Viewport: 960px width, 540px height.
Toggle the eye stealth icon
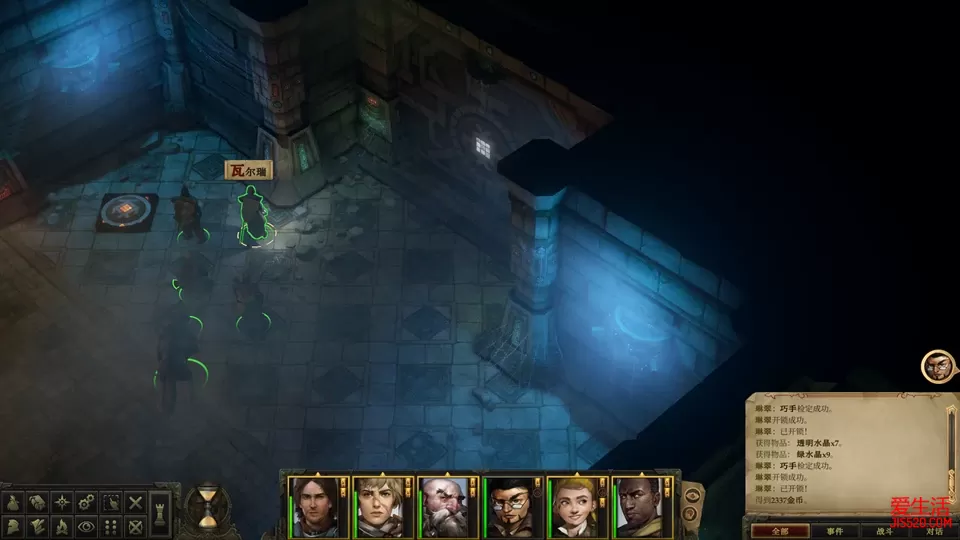click(87, 526)
